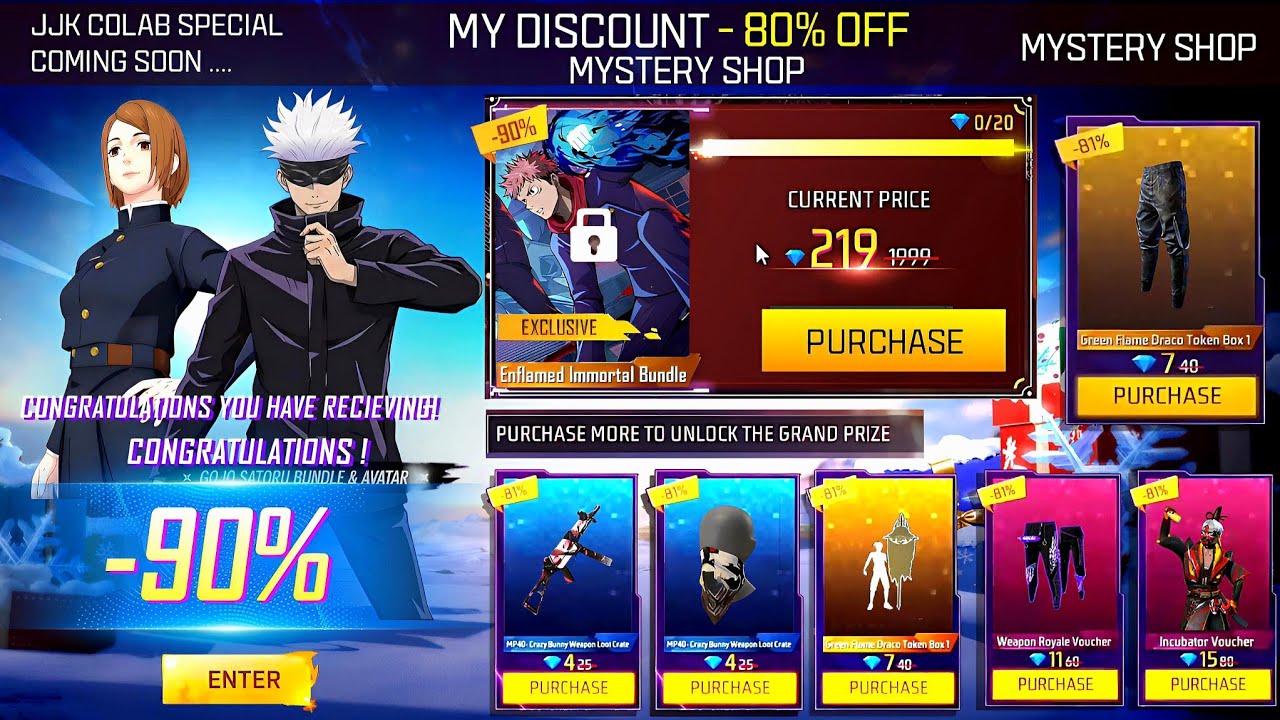Purchase the Enflamed Immortal Bundle for 219 diamonds

[883, 341]
